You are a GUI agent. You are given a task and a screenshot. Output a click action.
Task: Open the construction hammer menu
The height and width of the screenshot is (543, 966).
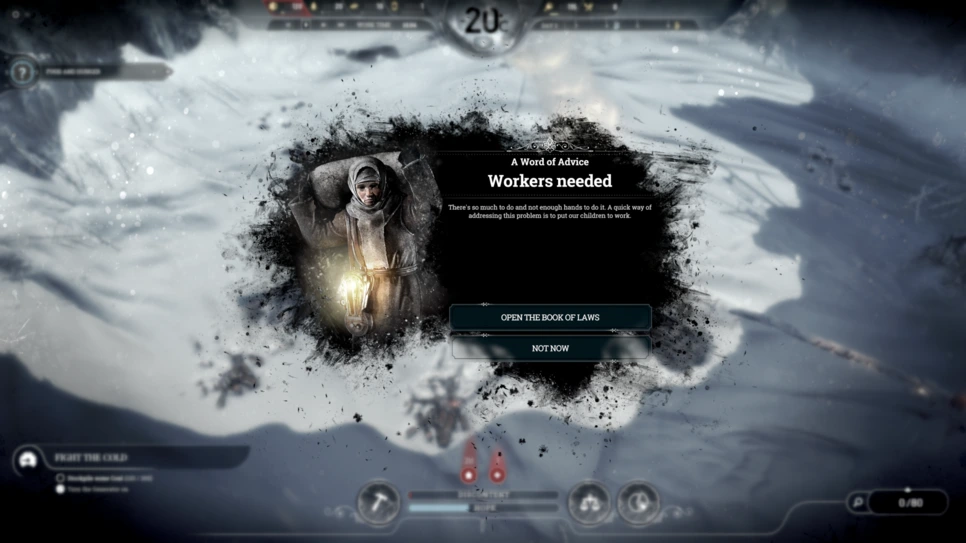(378, 501)
